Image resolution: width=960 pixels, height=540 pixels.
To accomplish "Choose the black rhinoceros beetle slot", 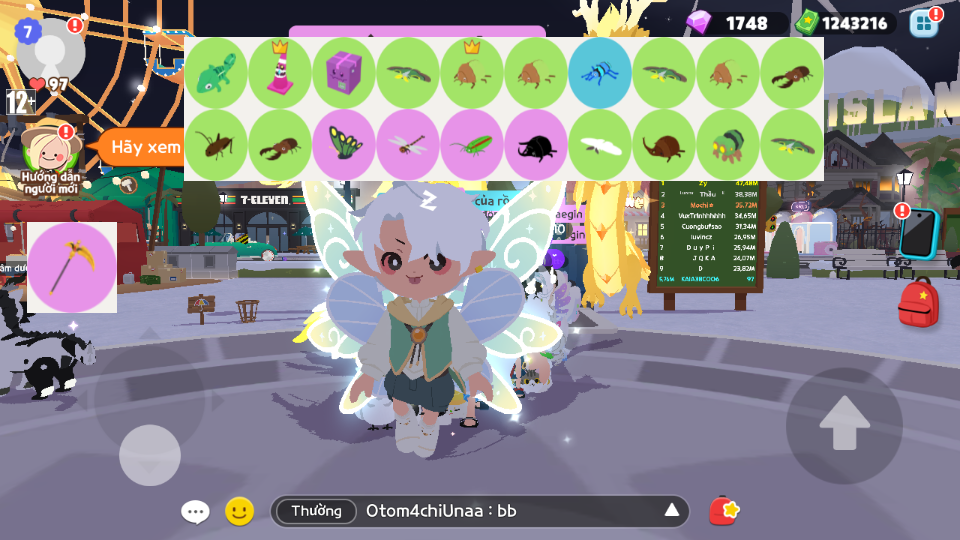I will tap(536, 145).
